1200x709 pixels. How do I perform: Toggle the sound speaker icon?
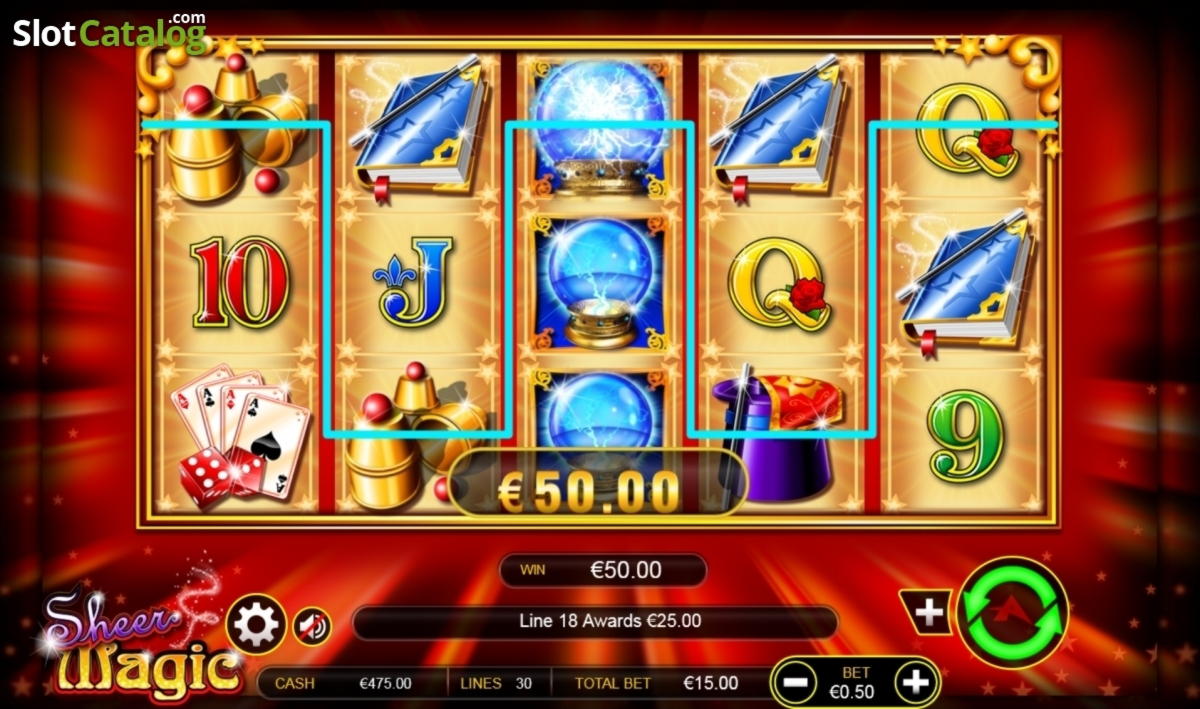pos(313,627)
